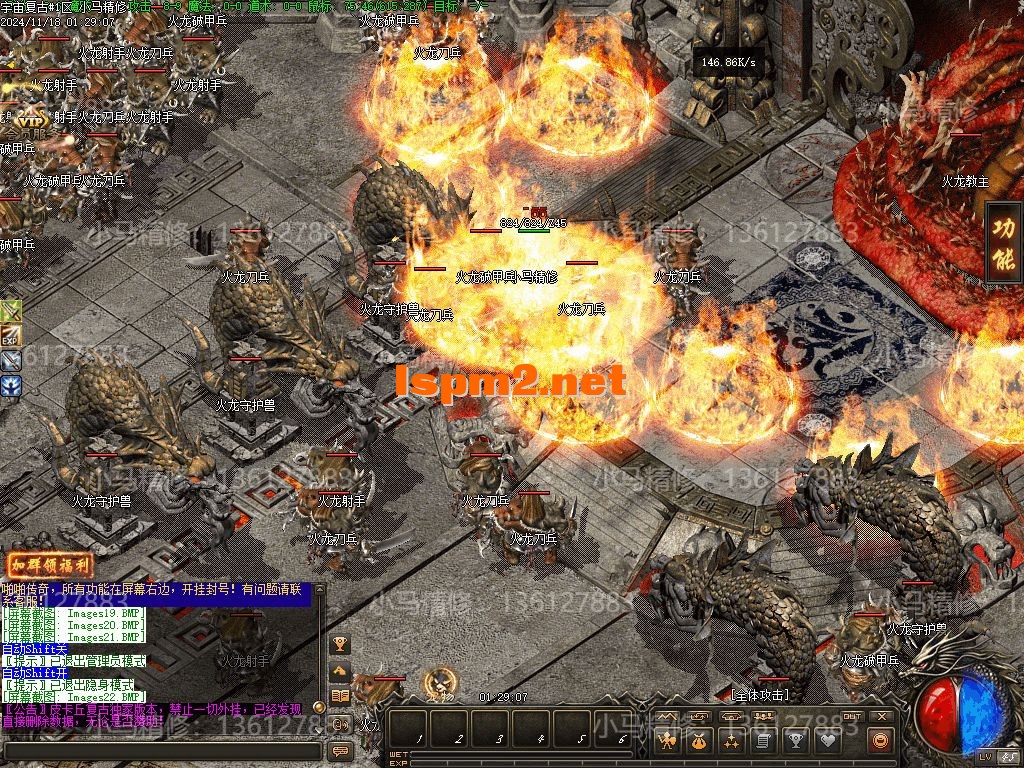Open the quest scroll icon
Viewport: 1024px width, 768px height.
pyautogui.click(x=764, y=741)
